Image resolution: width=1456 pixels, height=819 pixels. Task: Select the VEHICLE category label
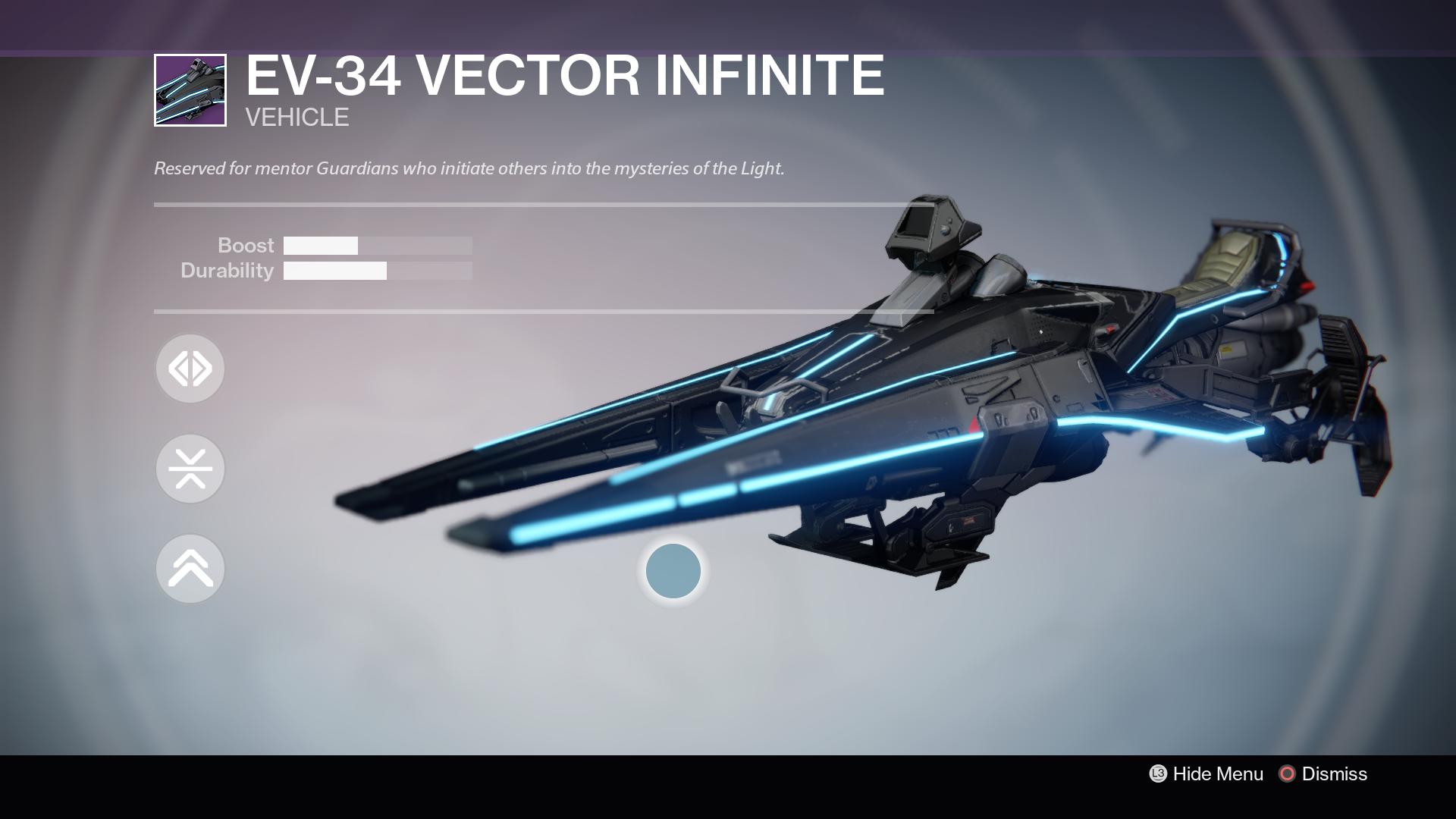point(296,117)
